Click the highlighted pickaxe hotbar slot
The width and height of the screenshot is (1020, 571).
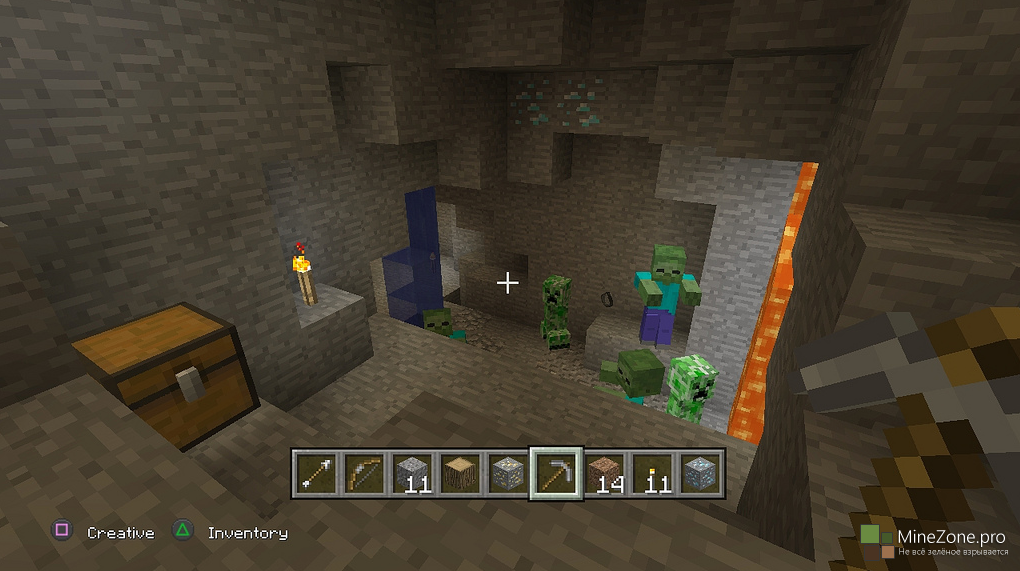coord(556,473)
